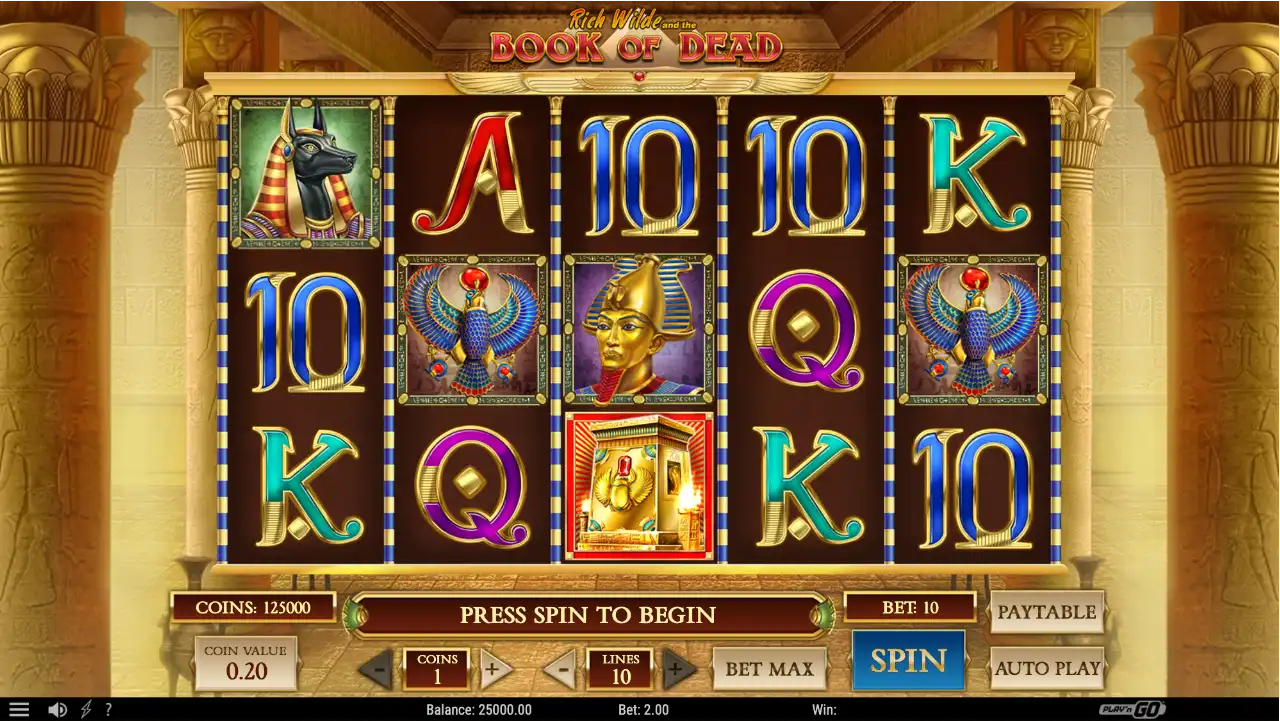The height and width of the screenshot is (721, 1280).
Task: Click the BET: 10 display
Action: pos(910,606)
